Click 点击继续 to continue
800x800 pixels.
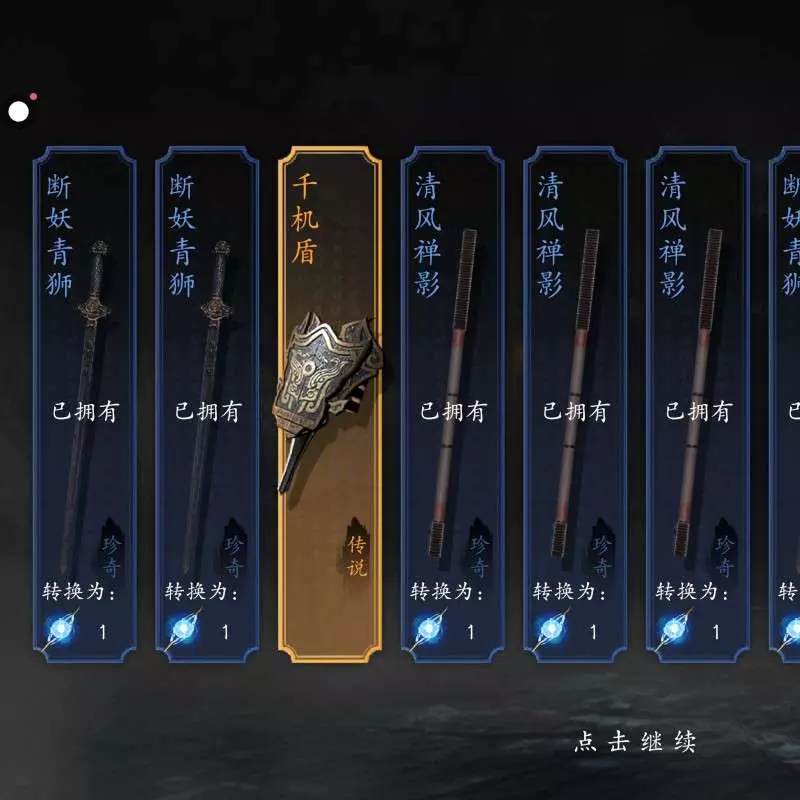tap(635, 742)
